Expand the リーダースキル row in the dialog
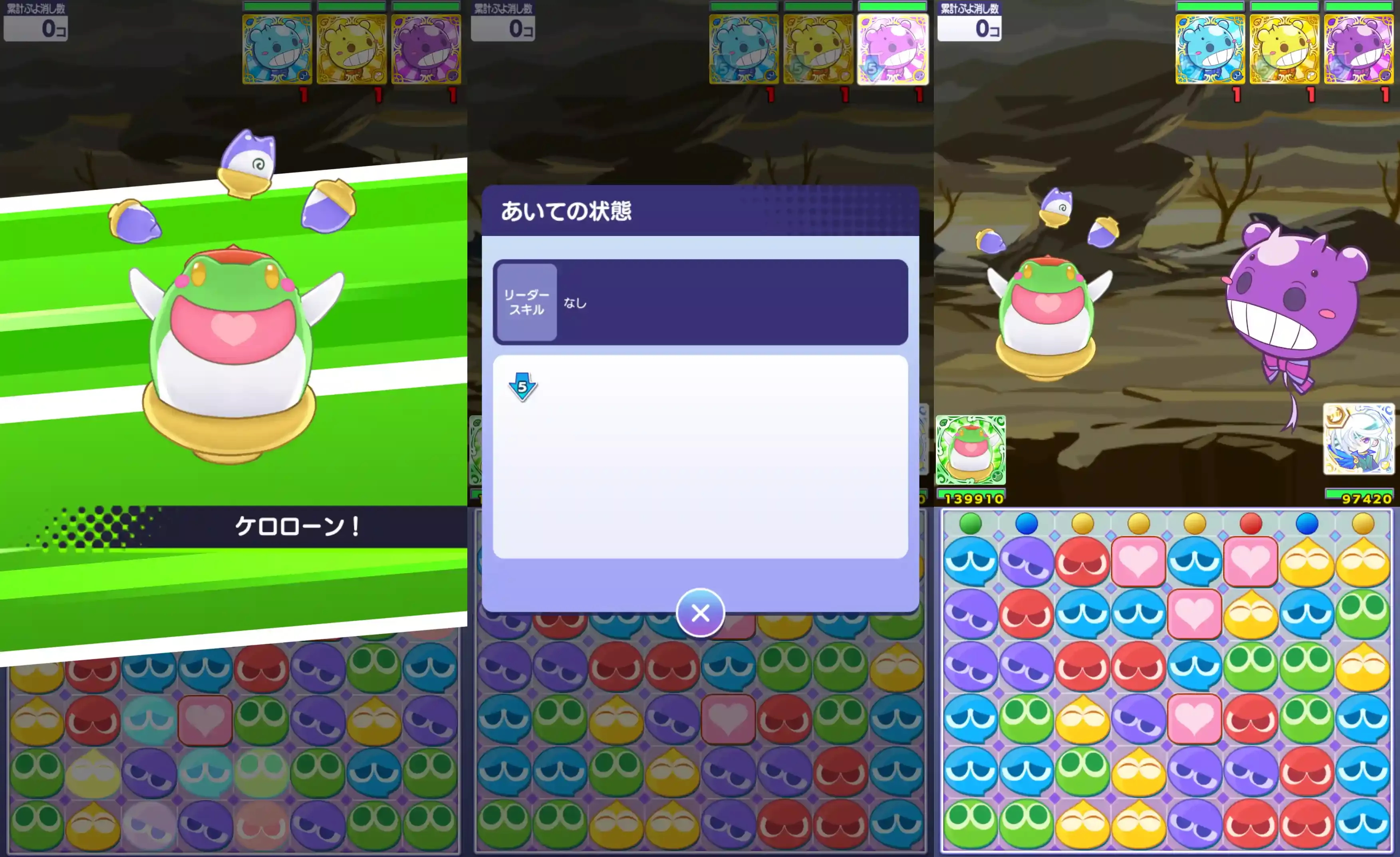 coord(526,303)
